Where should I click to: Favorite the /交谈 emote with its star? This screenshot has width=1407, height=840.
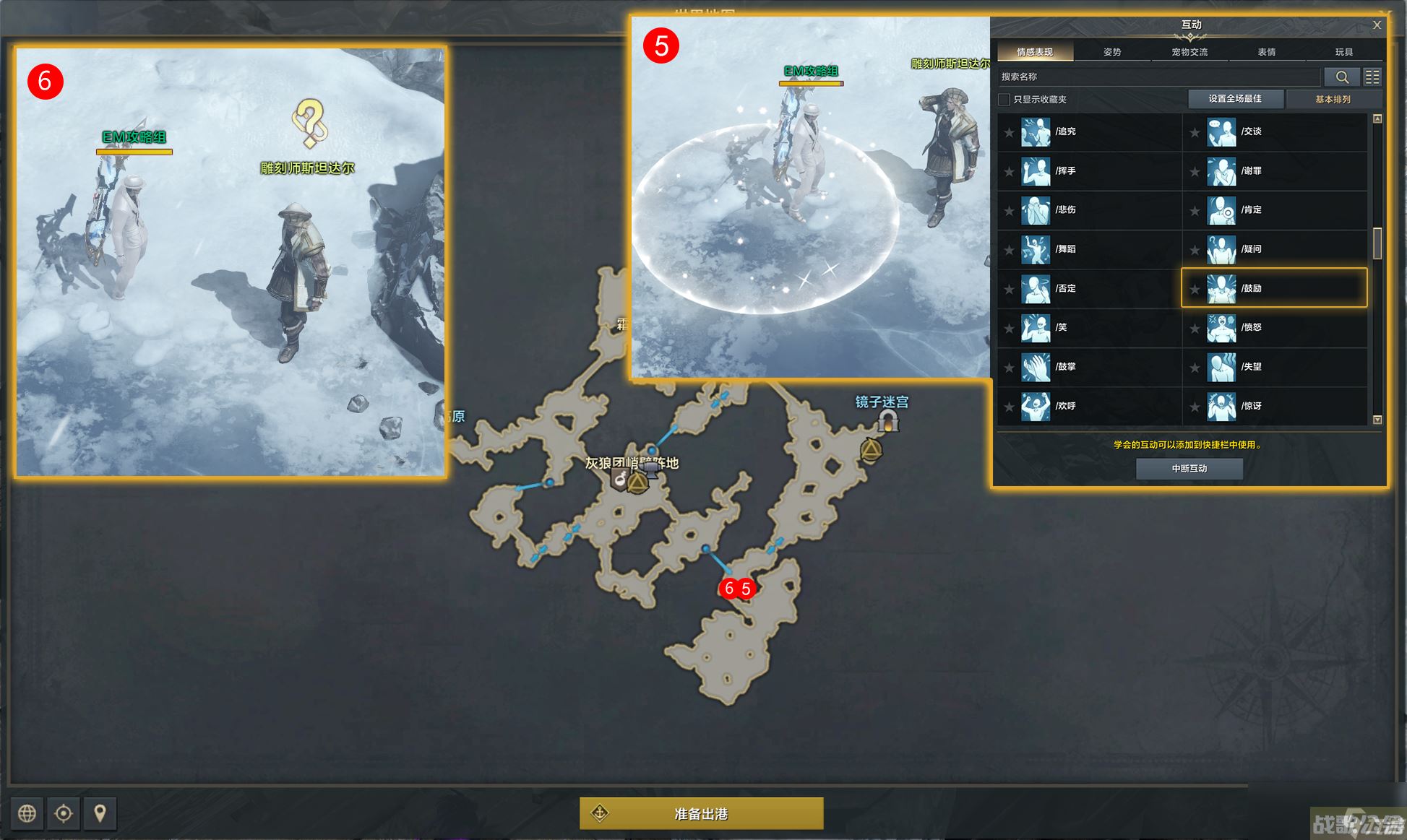click(1195, 132)
